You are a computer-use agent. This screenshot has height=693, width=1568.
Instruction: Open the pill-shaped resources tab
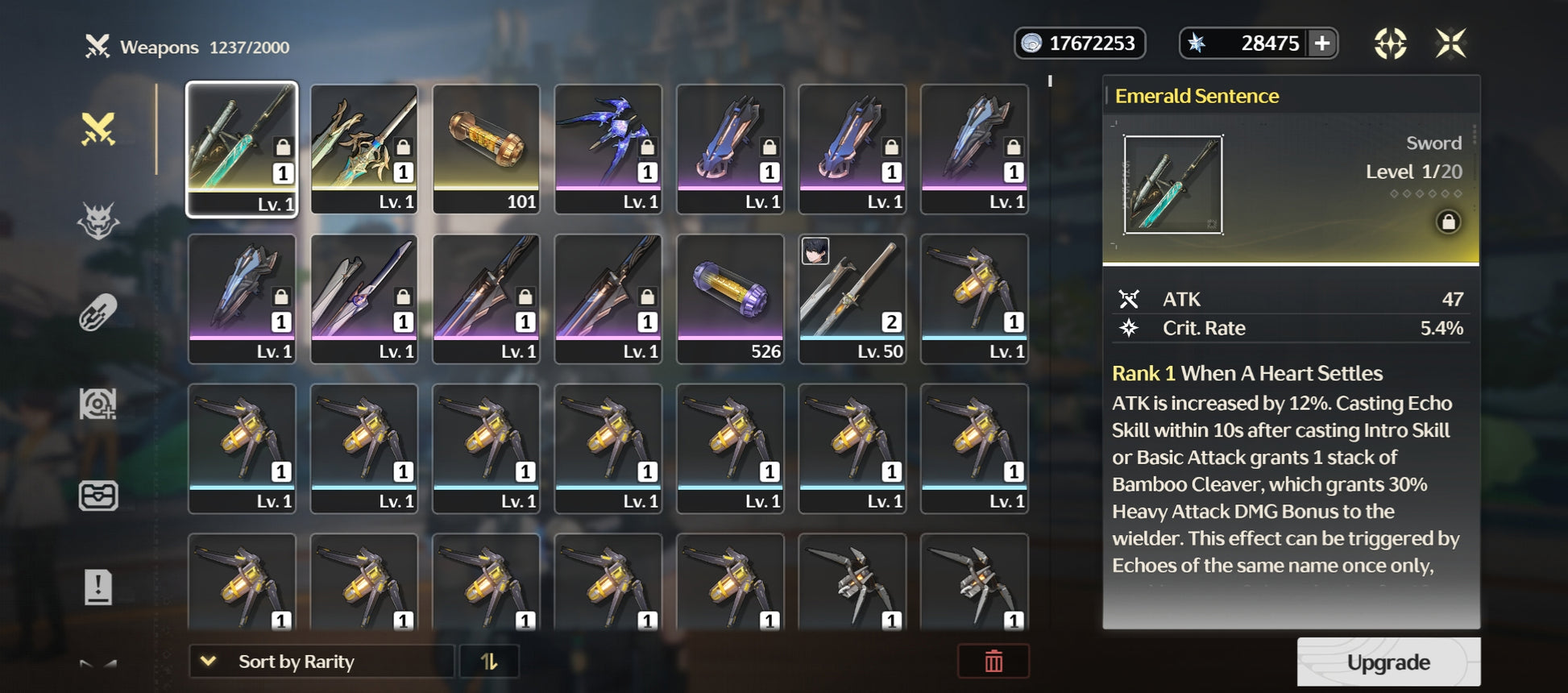98,313
